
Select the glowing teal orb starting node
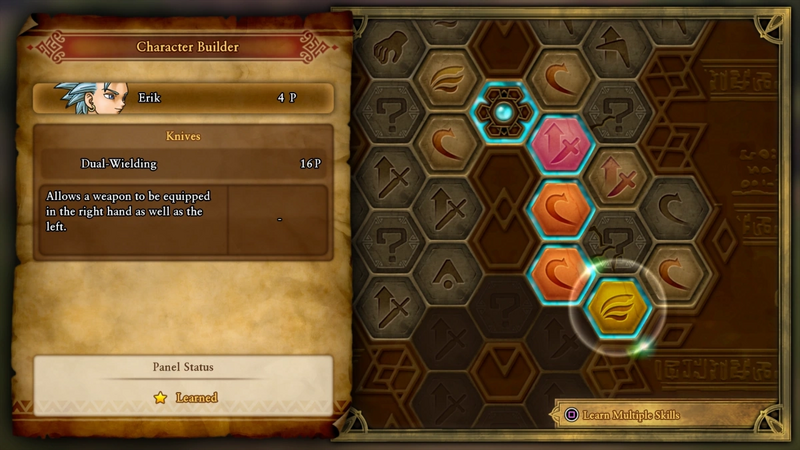coord(505,112)
